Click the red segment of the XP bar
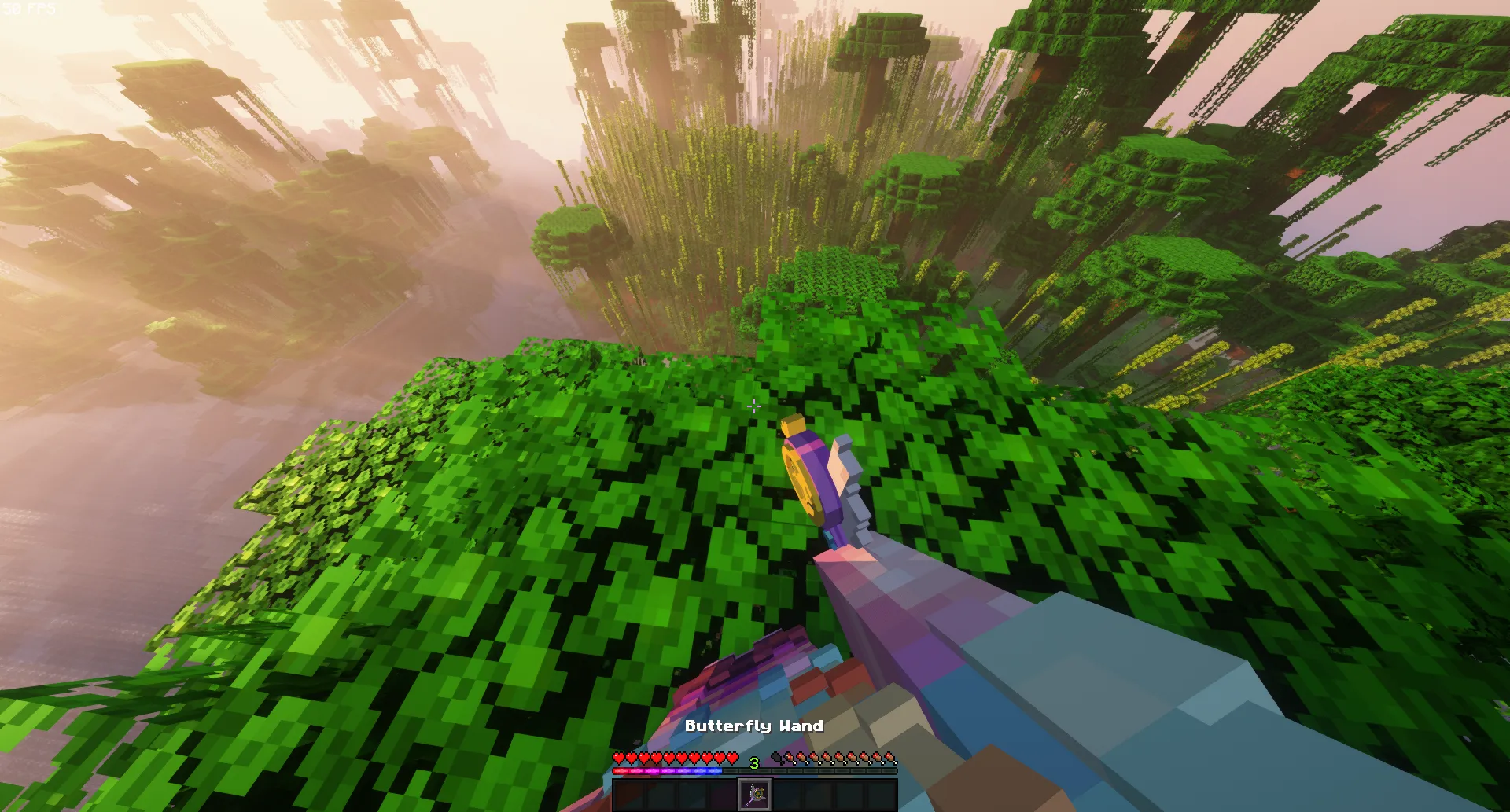The image size is (1510, 812). 620,770
